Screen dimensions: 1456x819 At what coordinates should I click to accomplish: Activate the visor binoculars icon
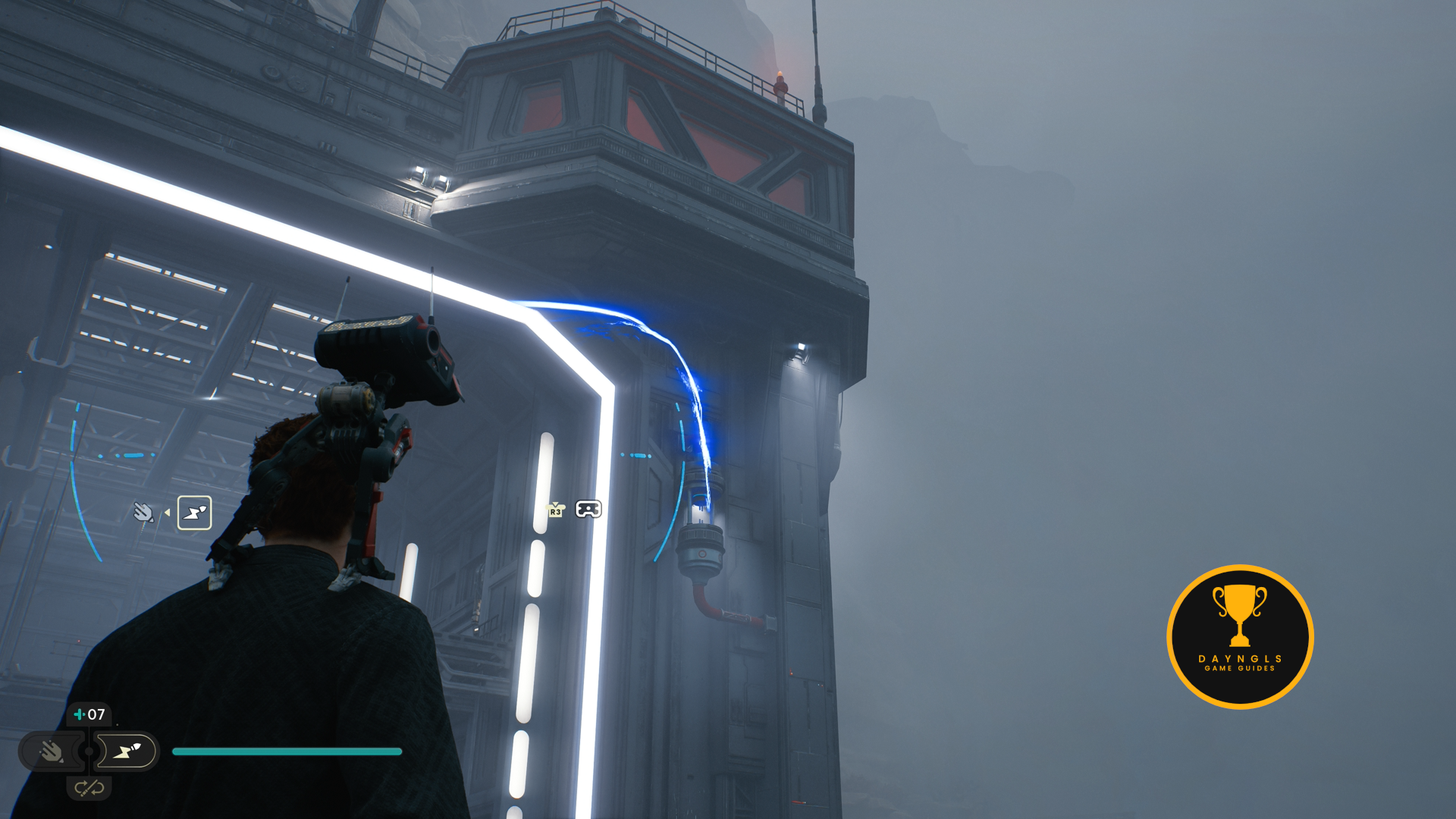point(588,509)
